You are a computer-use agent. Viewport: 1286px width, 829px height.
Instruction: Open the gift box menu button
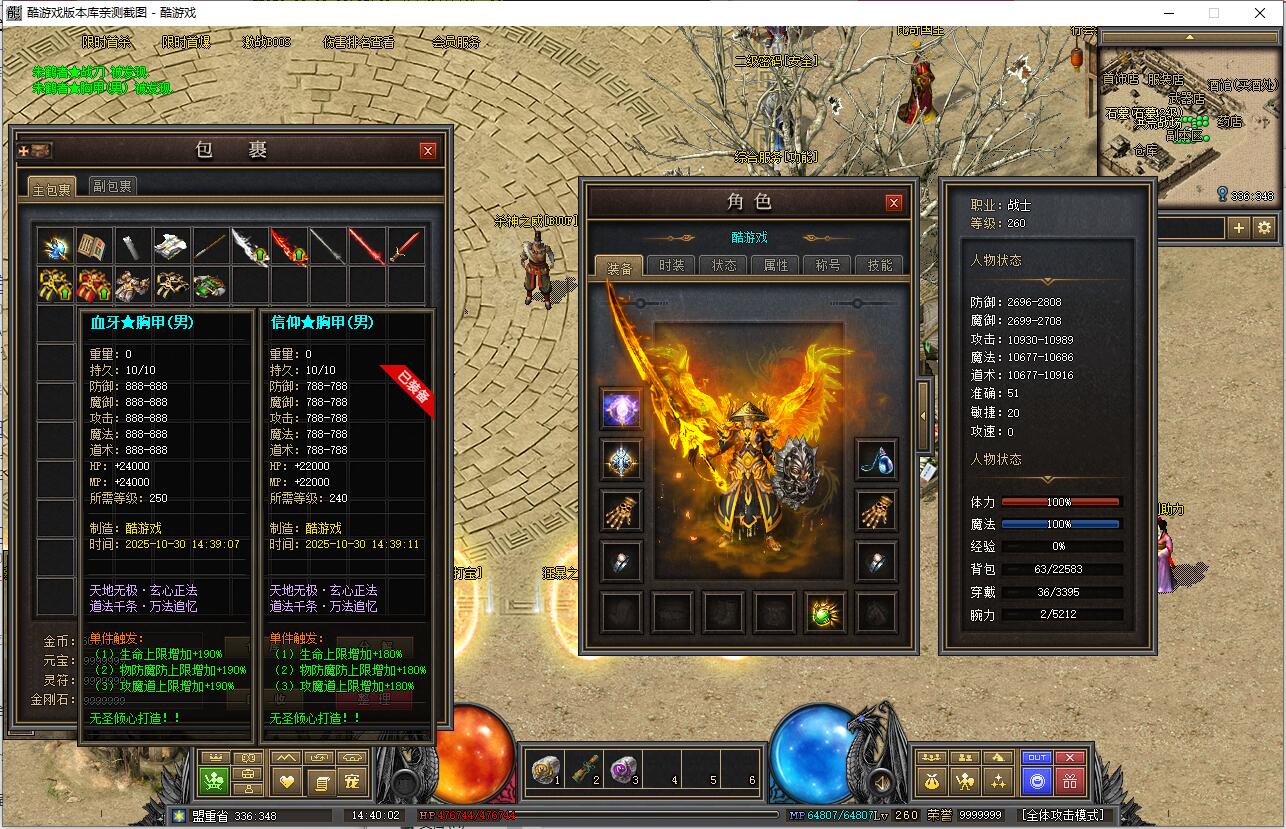pos(1070,781)
